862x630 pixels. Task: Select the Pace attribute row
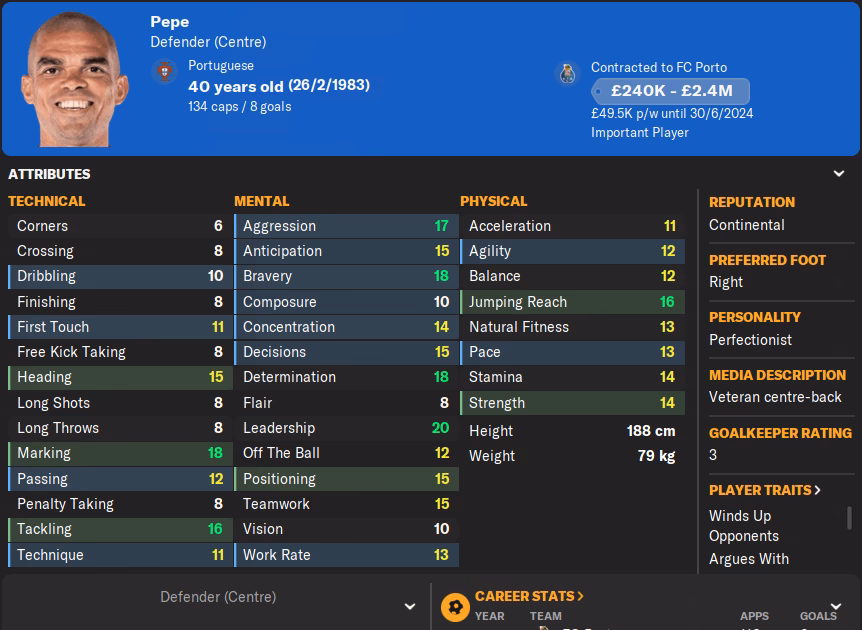pyautogui.click(x=571, y=352)
